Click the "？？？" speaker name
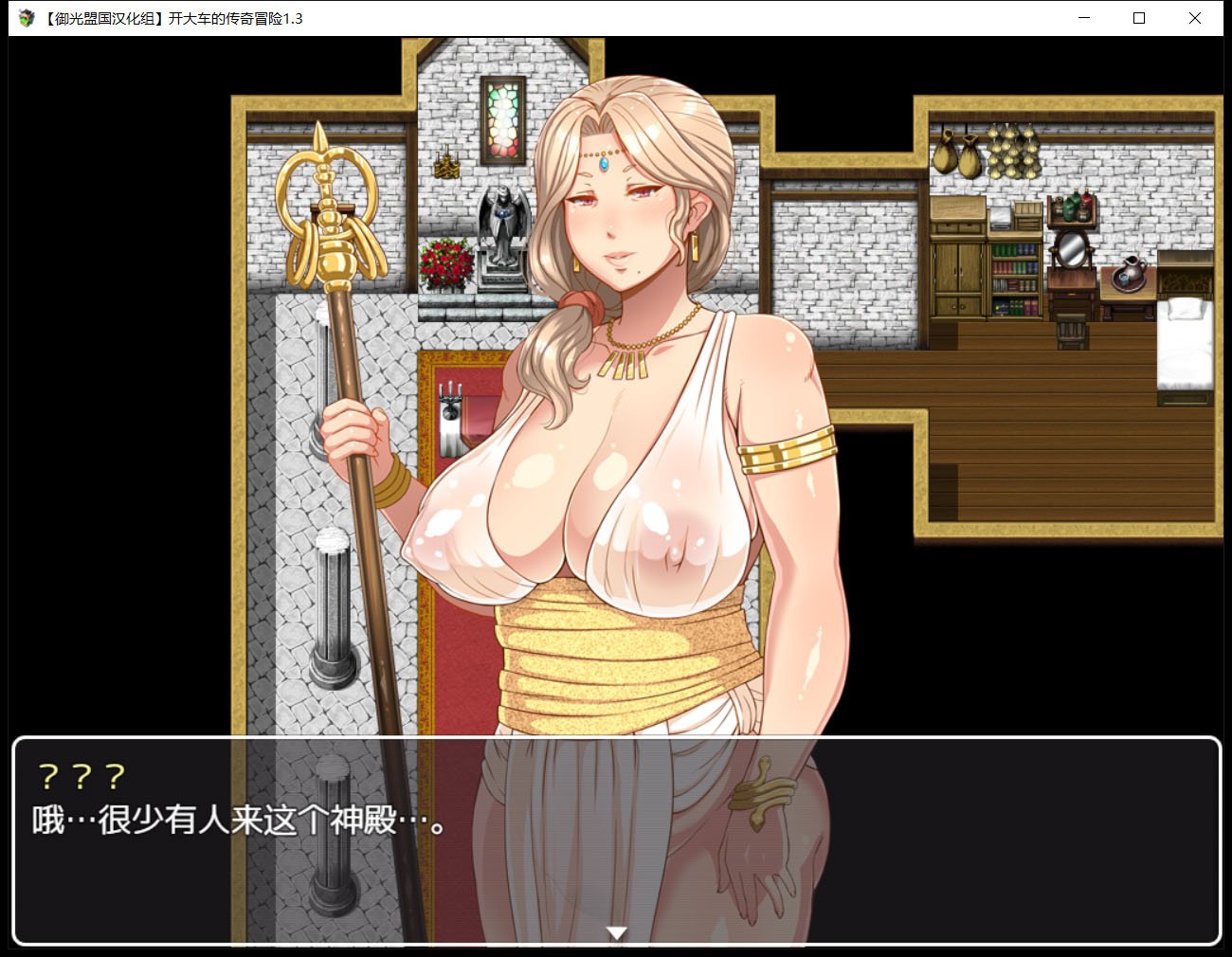This screenshot has height=957, width=1232. 81,777
